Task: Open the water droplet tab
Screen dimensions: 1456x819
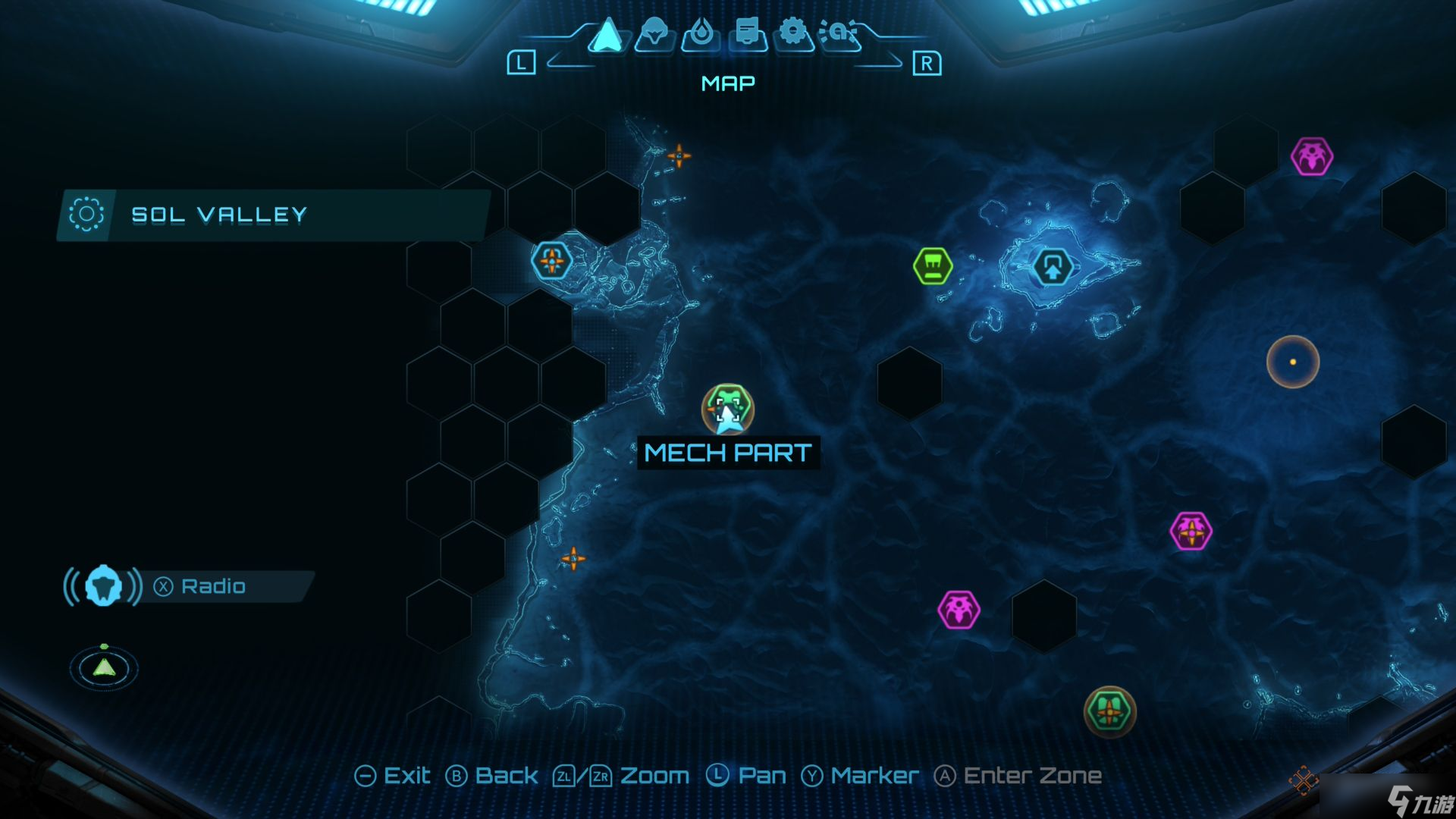Action: tap(700, 34)
